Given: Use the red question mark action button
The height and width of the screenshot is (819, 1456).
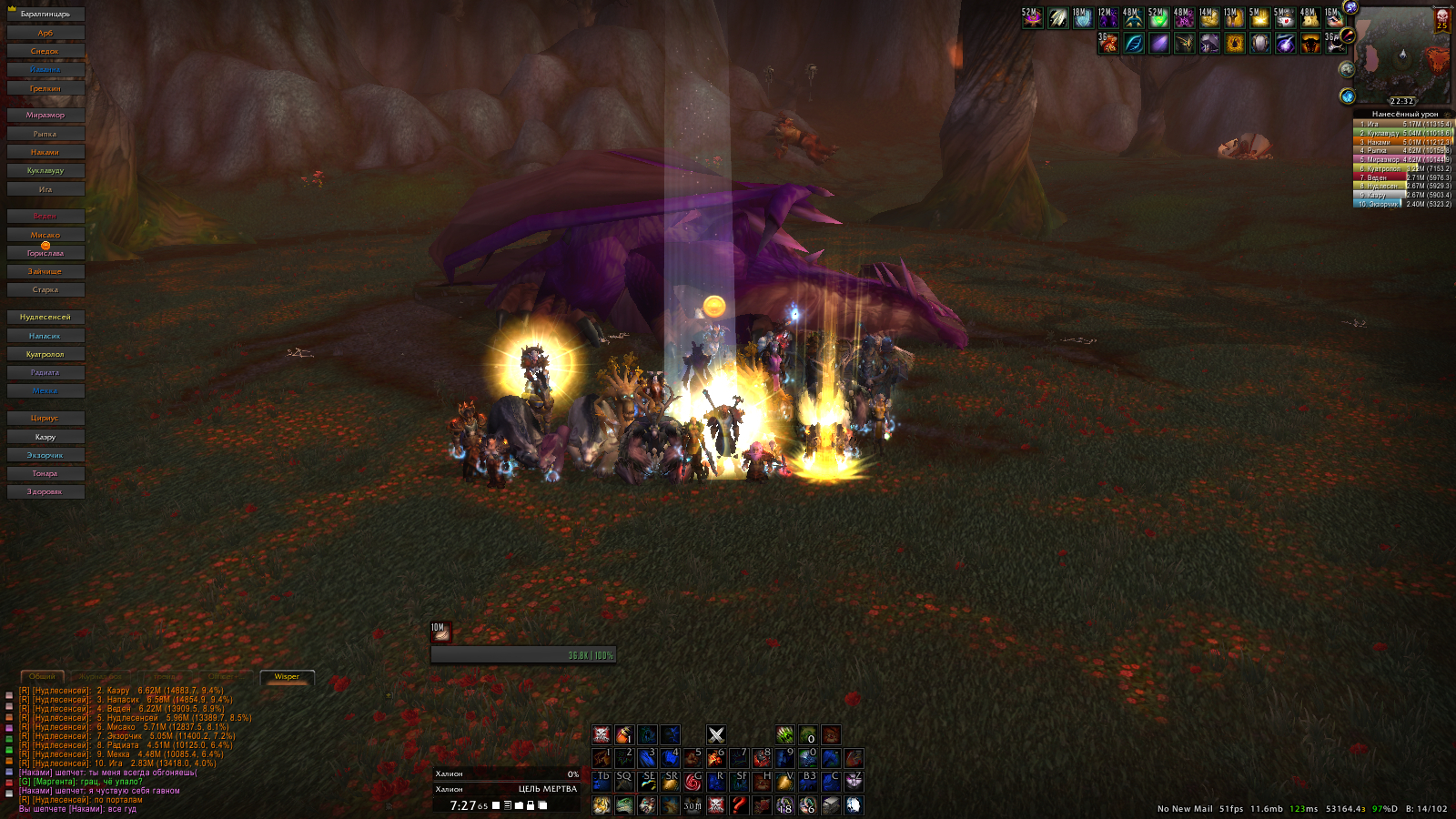Looking at the screenshot, I should [x=739, y=805].
